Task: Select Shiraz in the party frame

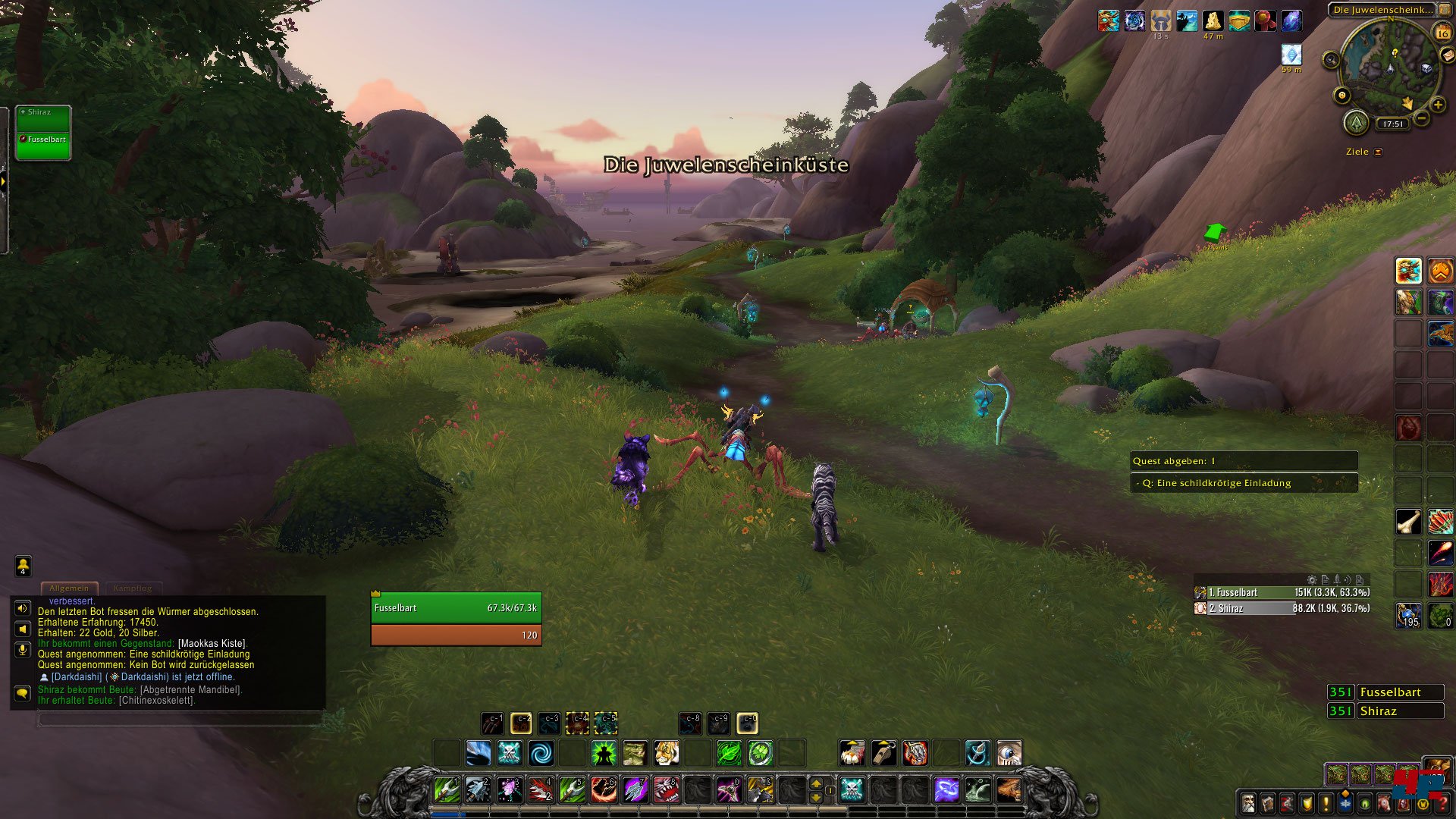Action: tap(43, 118)
